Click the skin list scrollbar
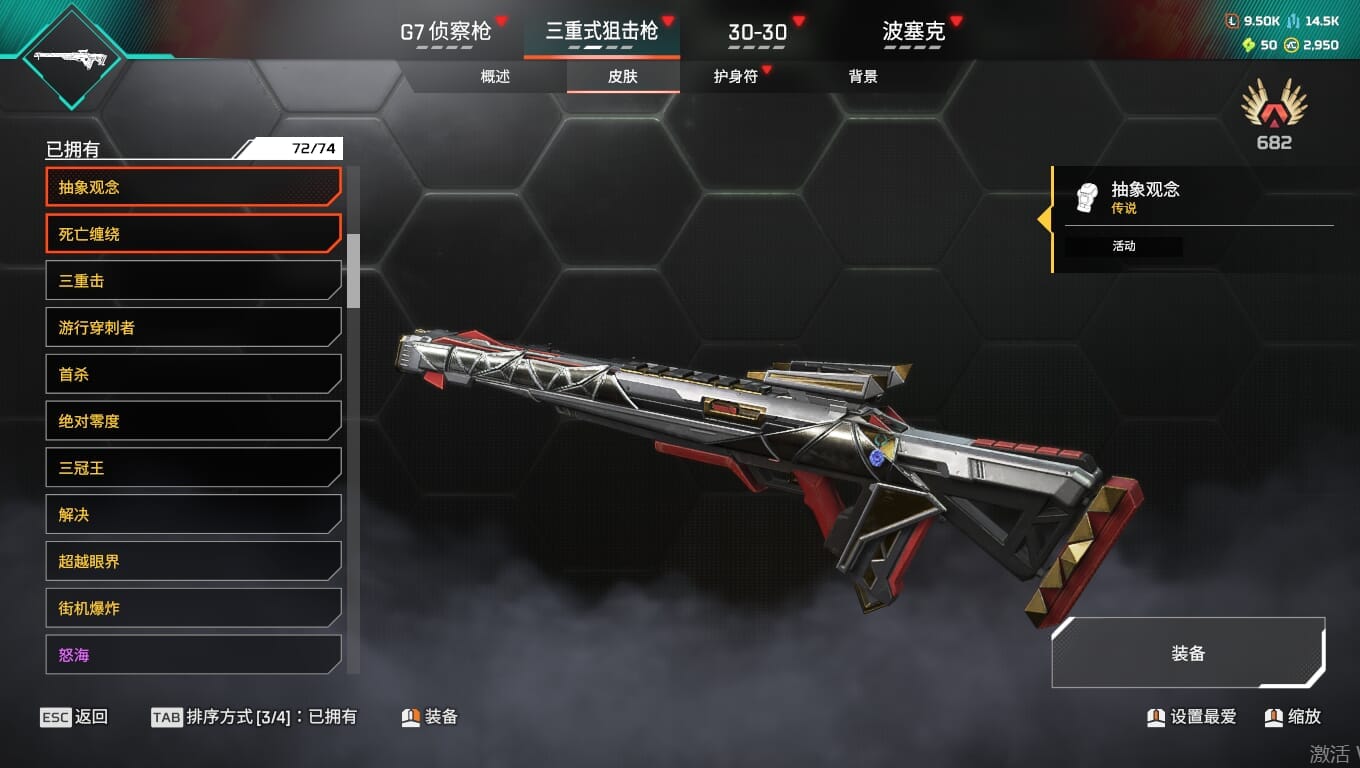Screen dimensions: 1360x768 pyautogui.click(x=353, y=270)
